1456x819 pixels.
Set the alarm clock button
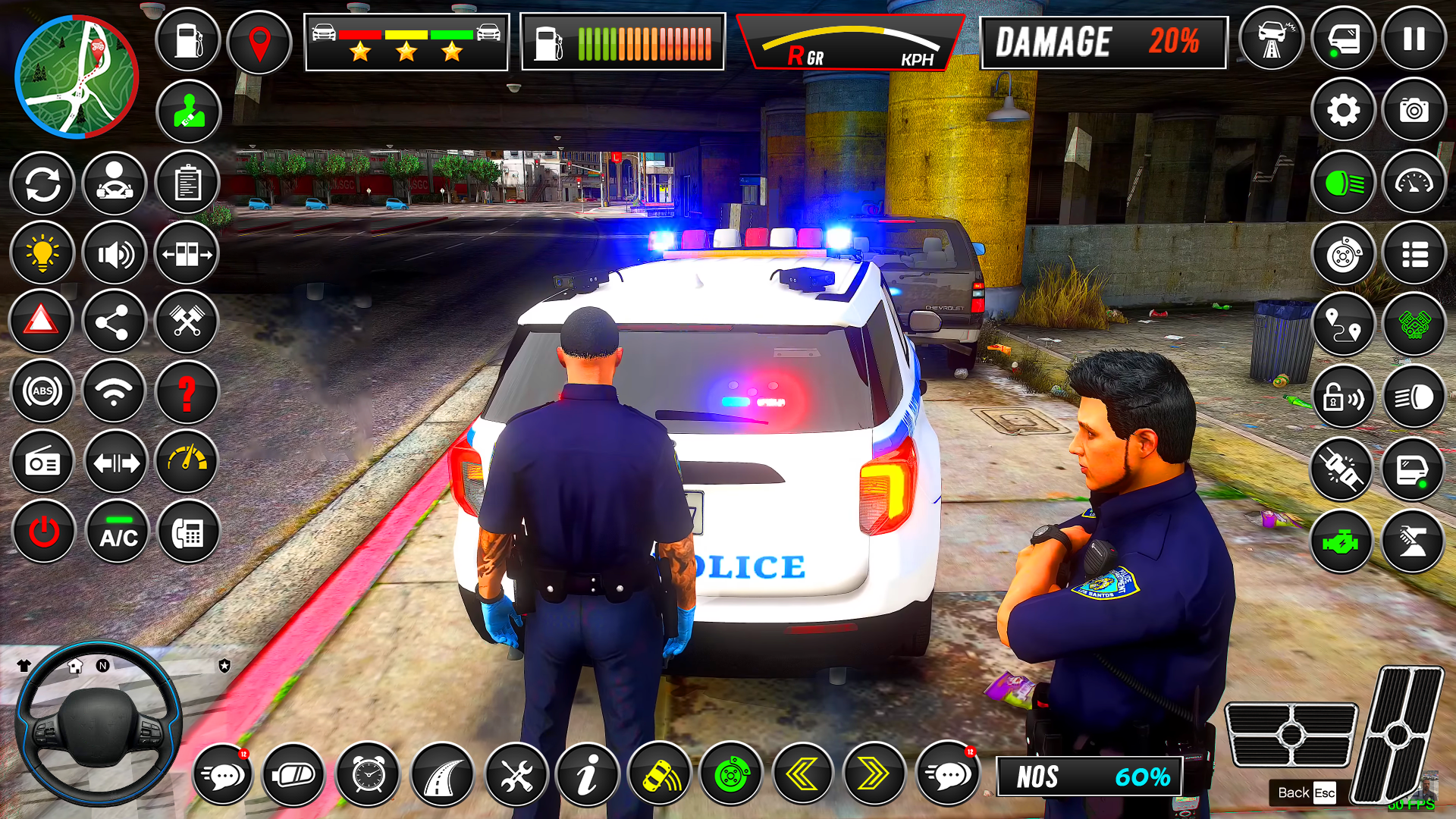tap(368, 775)
